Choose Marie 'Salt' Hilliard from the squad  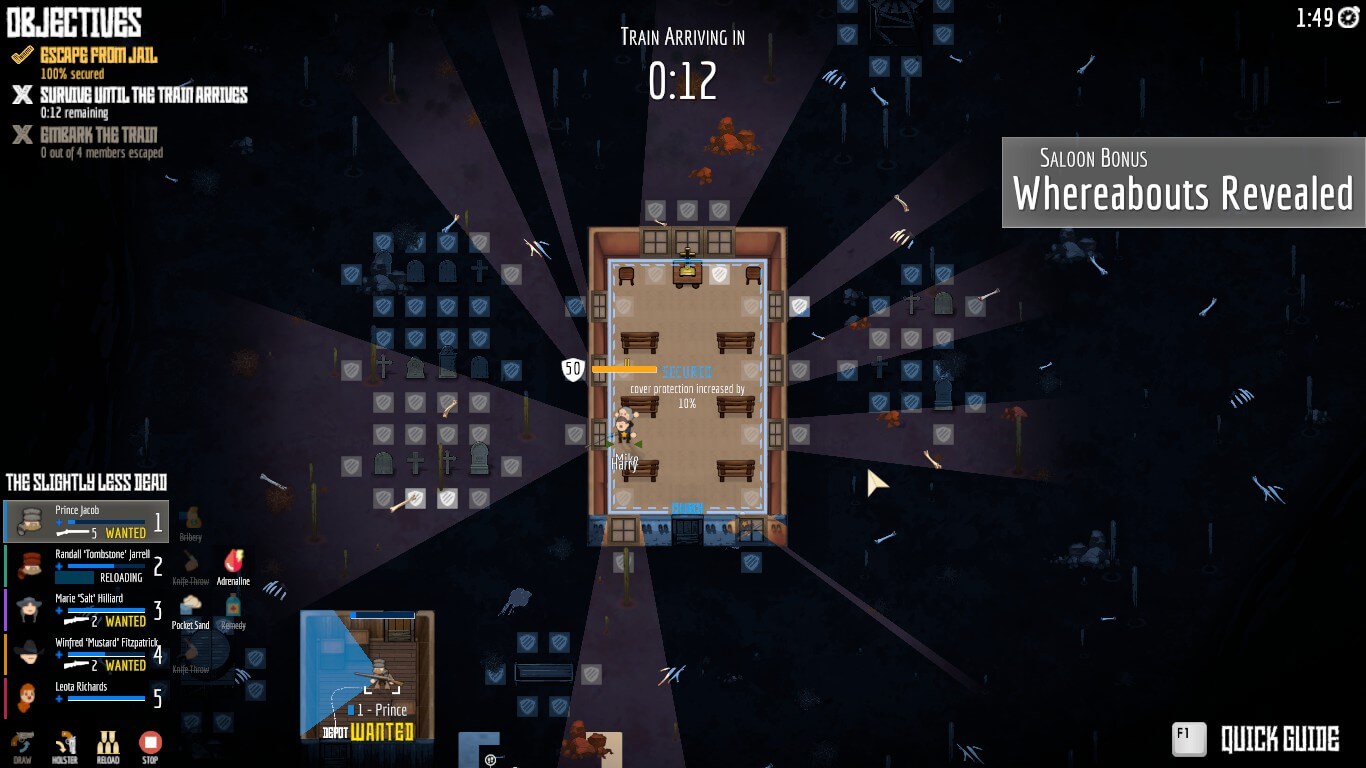(x=86, y=609)
